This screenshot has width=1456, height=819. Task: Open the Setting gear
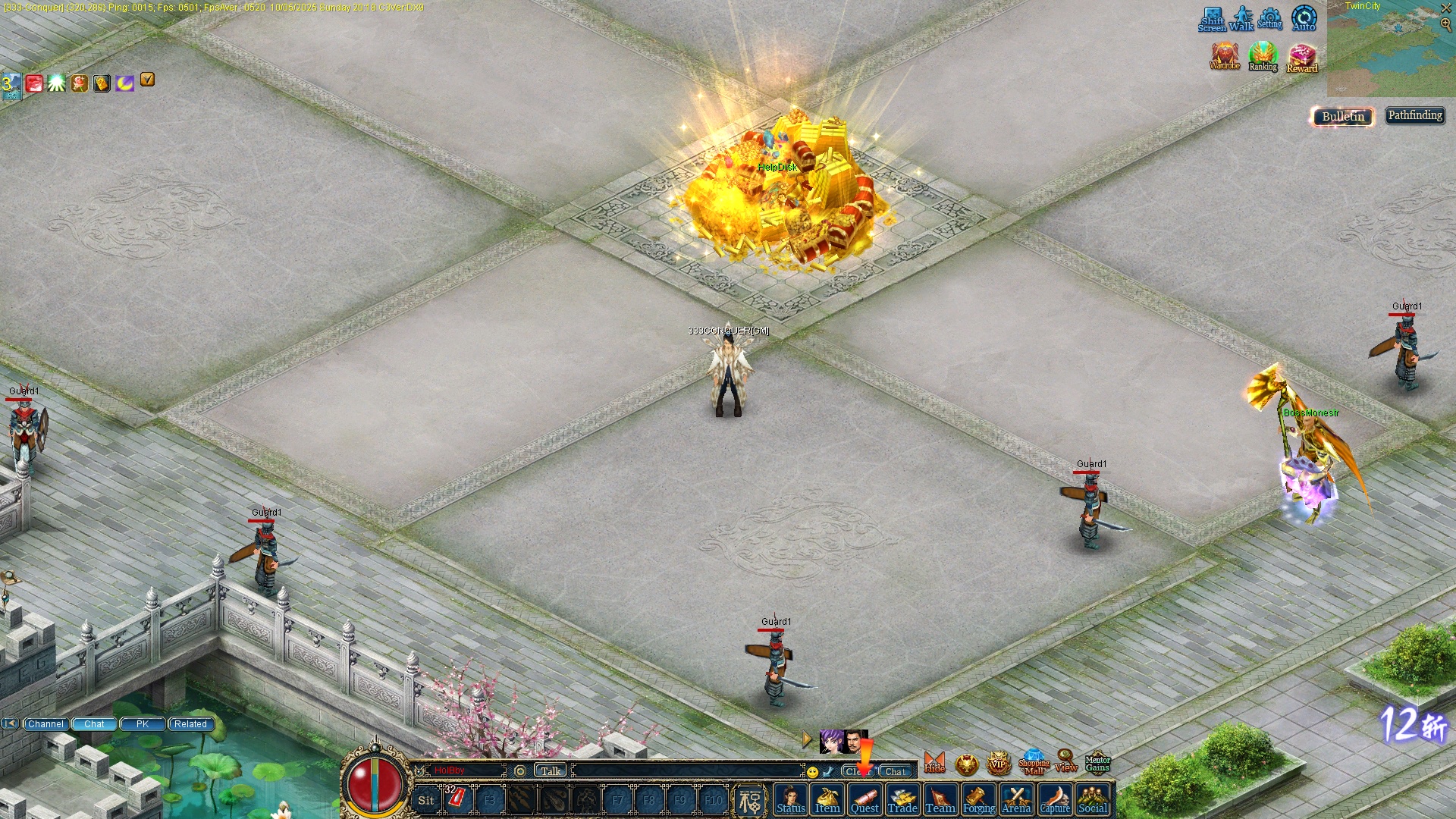1269,18
